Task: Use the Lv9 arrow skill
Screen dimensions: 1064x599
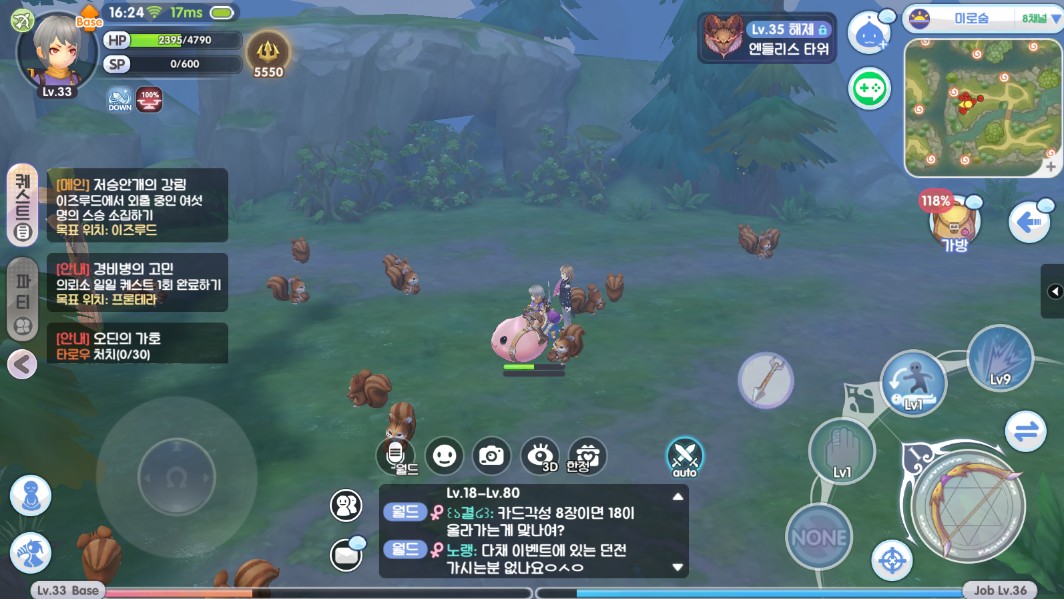Action: click(1000, 359)
